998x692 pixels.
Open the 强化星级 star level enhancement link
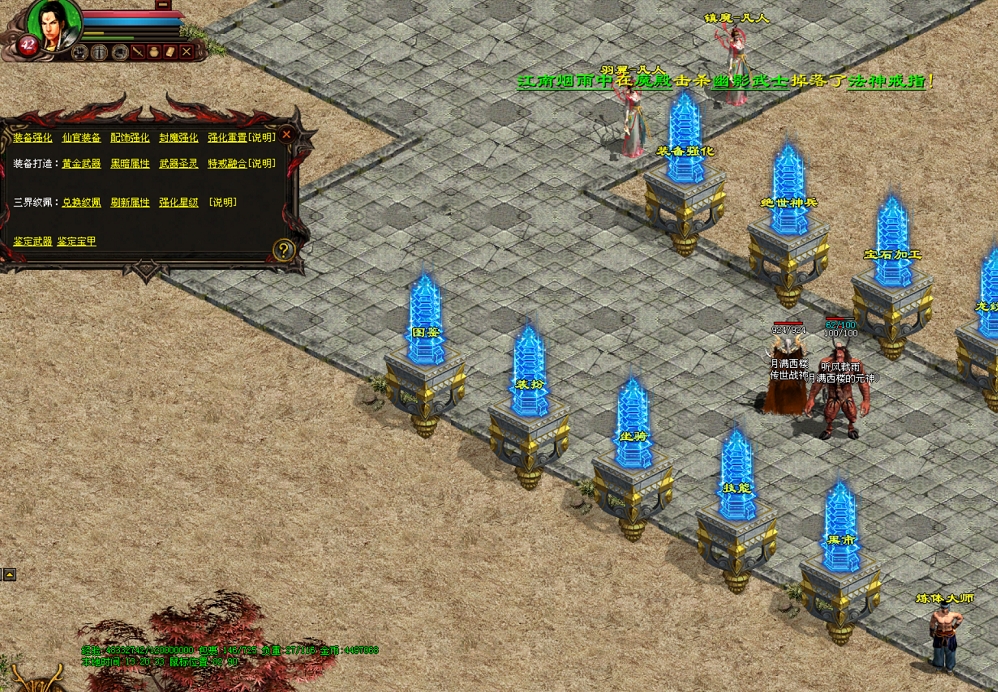click(178, 203)
